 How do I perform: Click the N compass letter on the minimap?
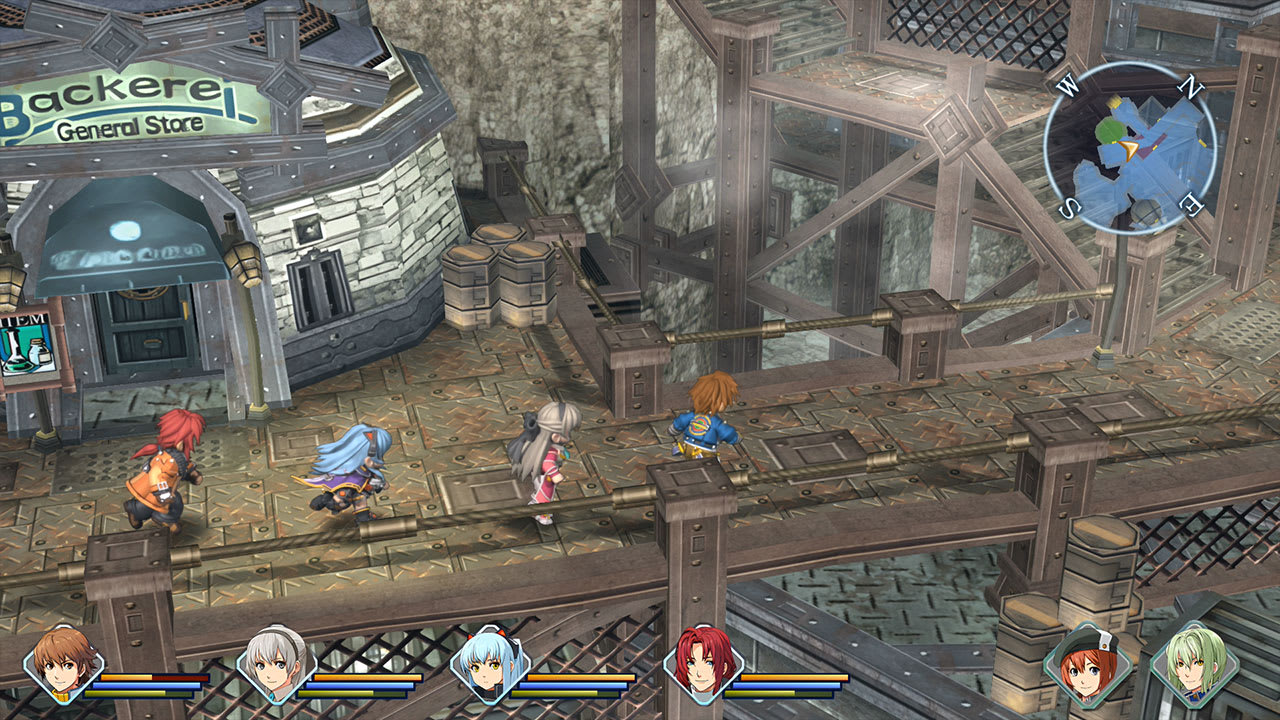(x=1190, y=86)
